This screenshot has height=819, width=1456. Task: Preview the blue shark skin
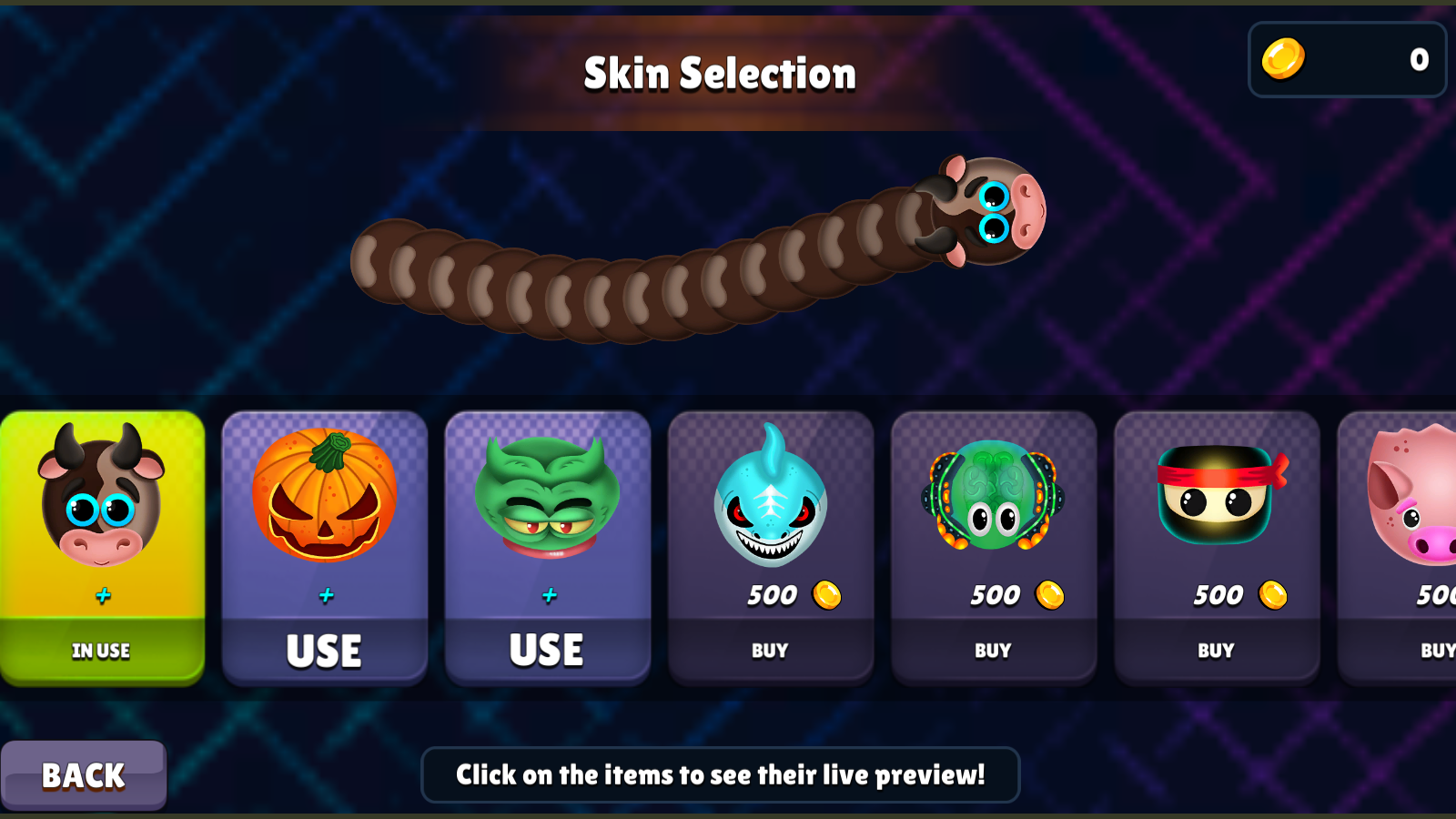tap(771, 505)
